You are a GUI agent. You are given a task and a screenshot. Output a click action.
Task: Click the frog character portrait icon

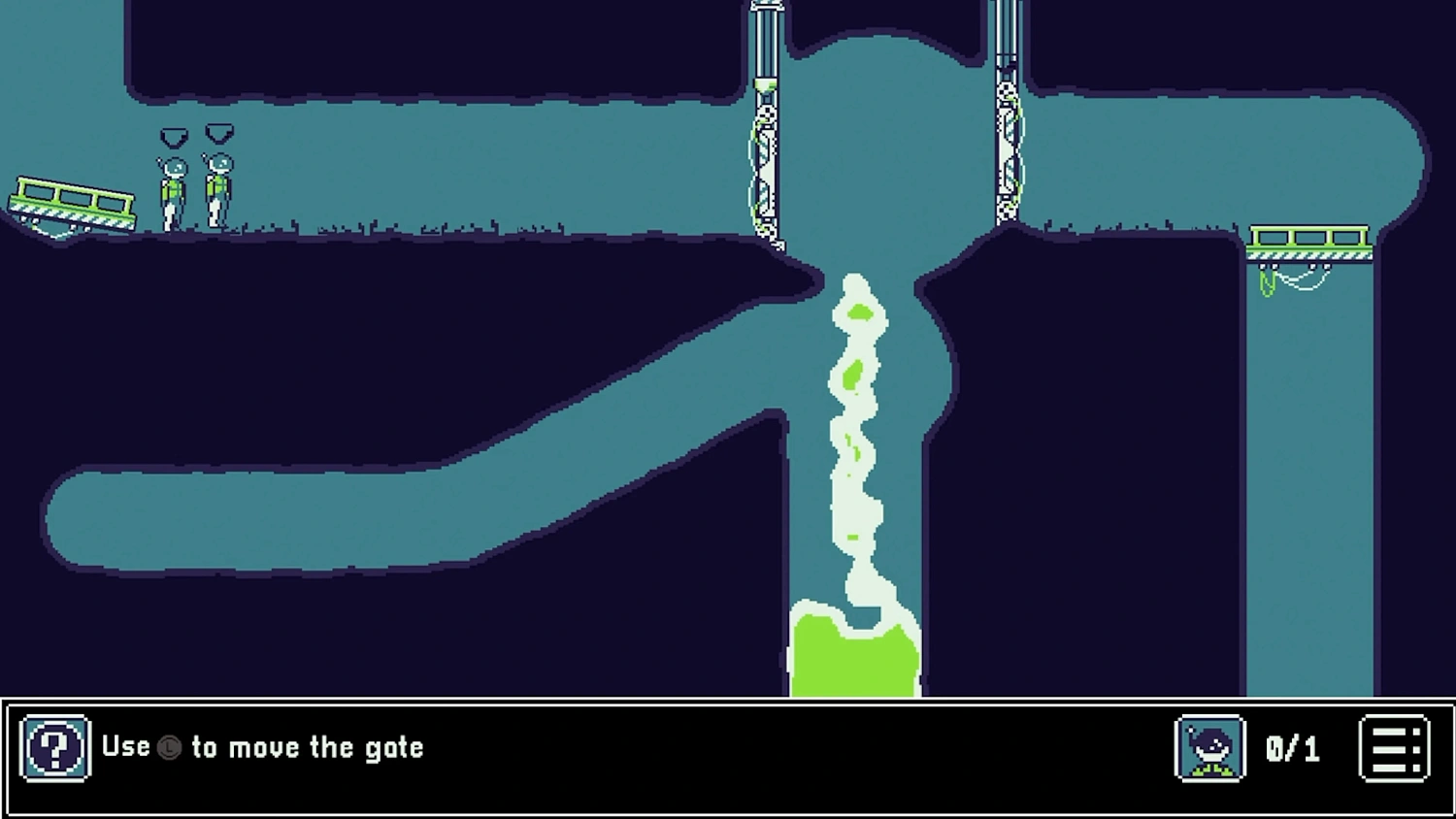(1209, 747)
